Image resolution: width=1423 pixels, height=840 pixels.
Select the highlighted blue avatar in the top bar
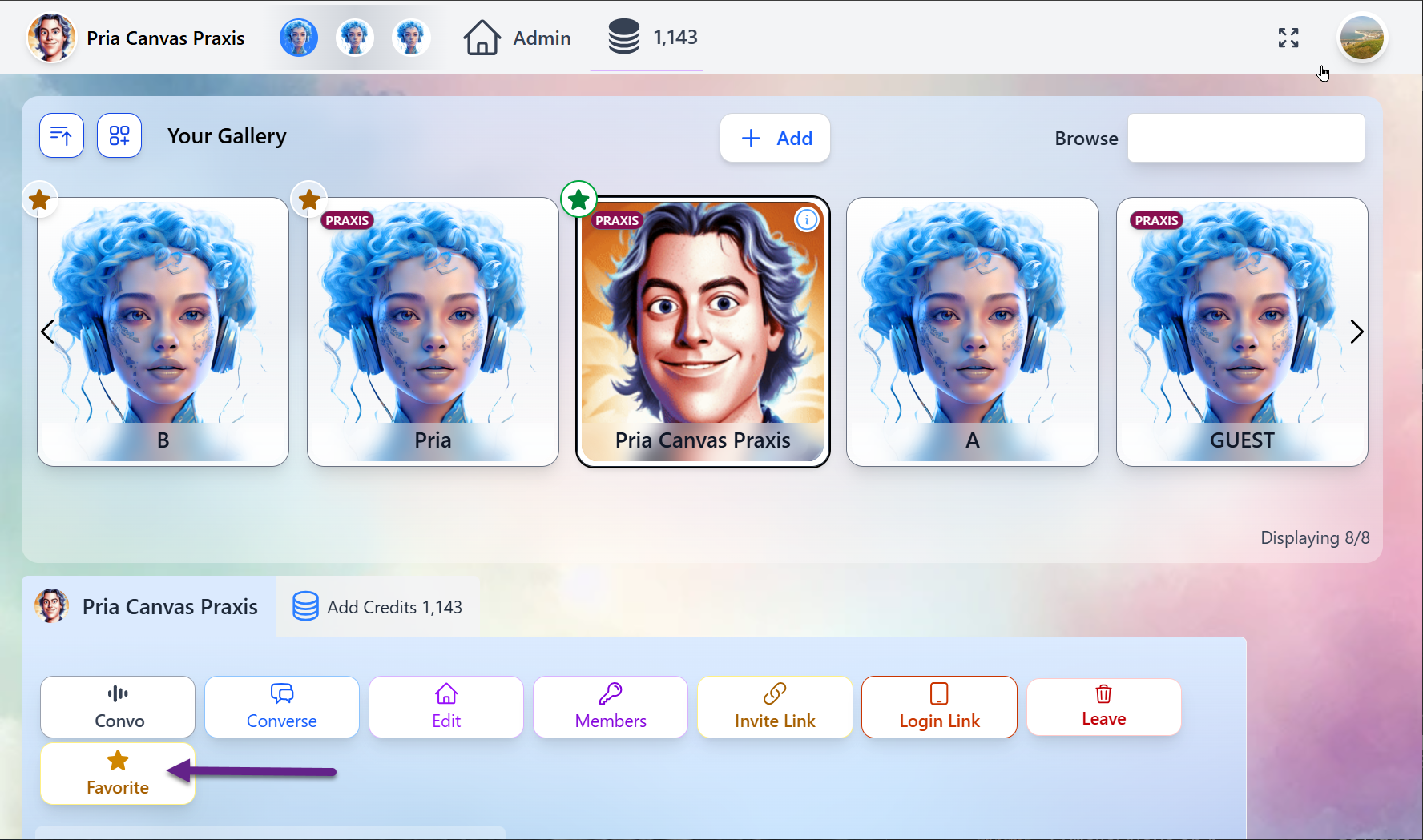pos(299,38)
